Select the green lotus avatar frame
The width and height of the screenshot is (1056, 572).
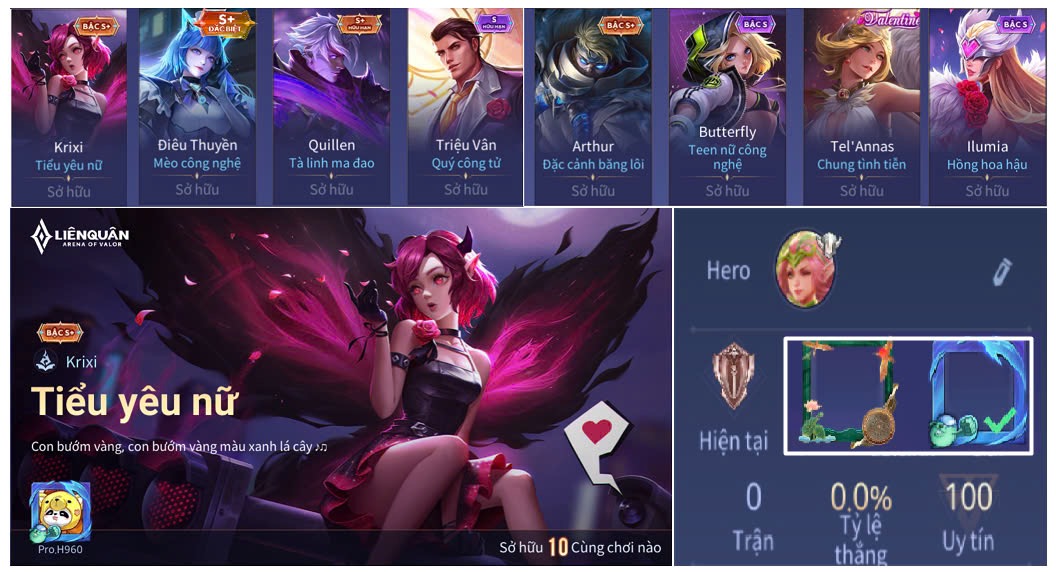pos(846,393)
